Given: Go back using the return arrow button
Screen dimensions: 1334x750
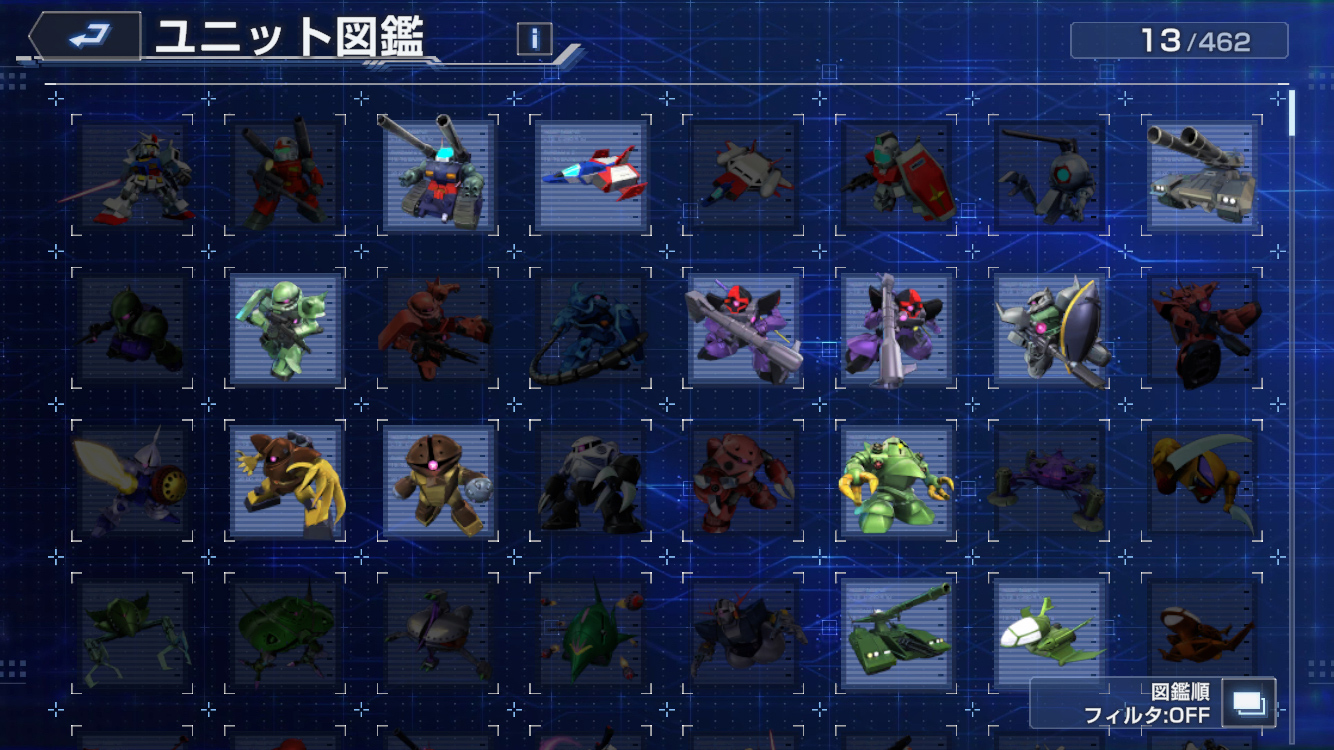Looking at the screenshot, I should pos(88,38).
